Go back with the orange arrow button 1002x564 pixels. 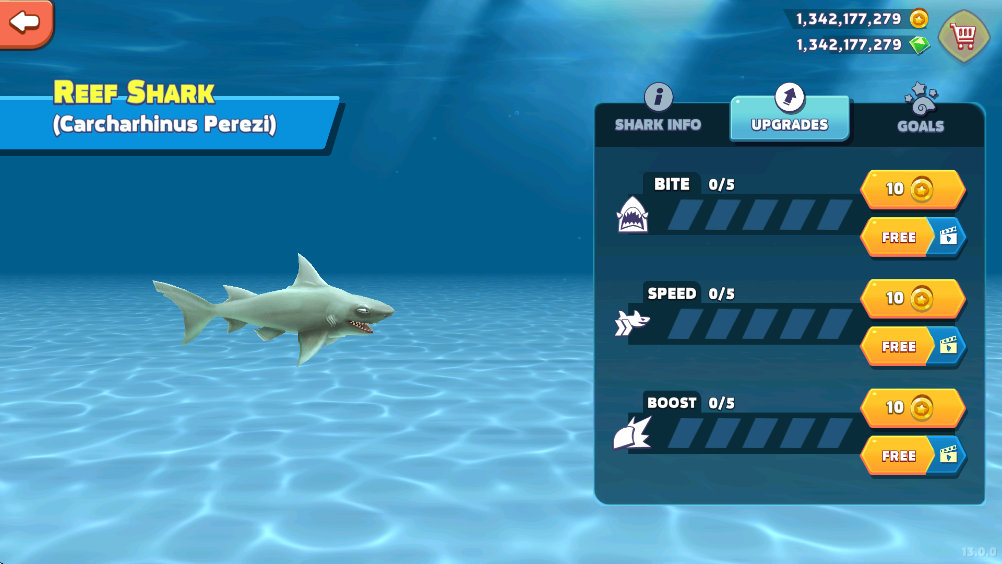25,21
